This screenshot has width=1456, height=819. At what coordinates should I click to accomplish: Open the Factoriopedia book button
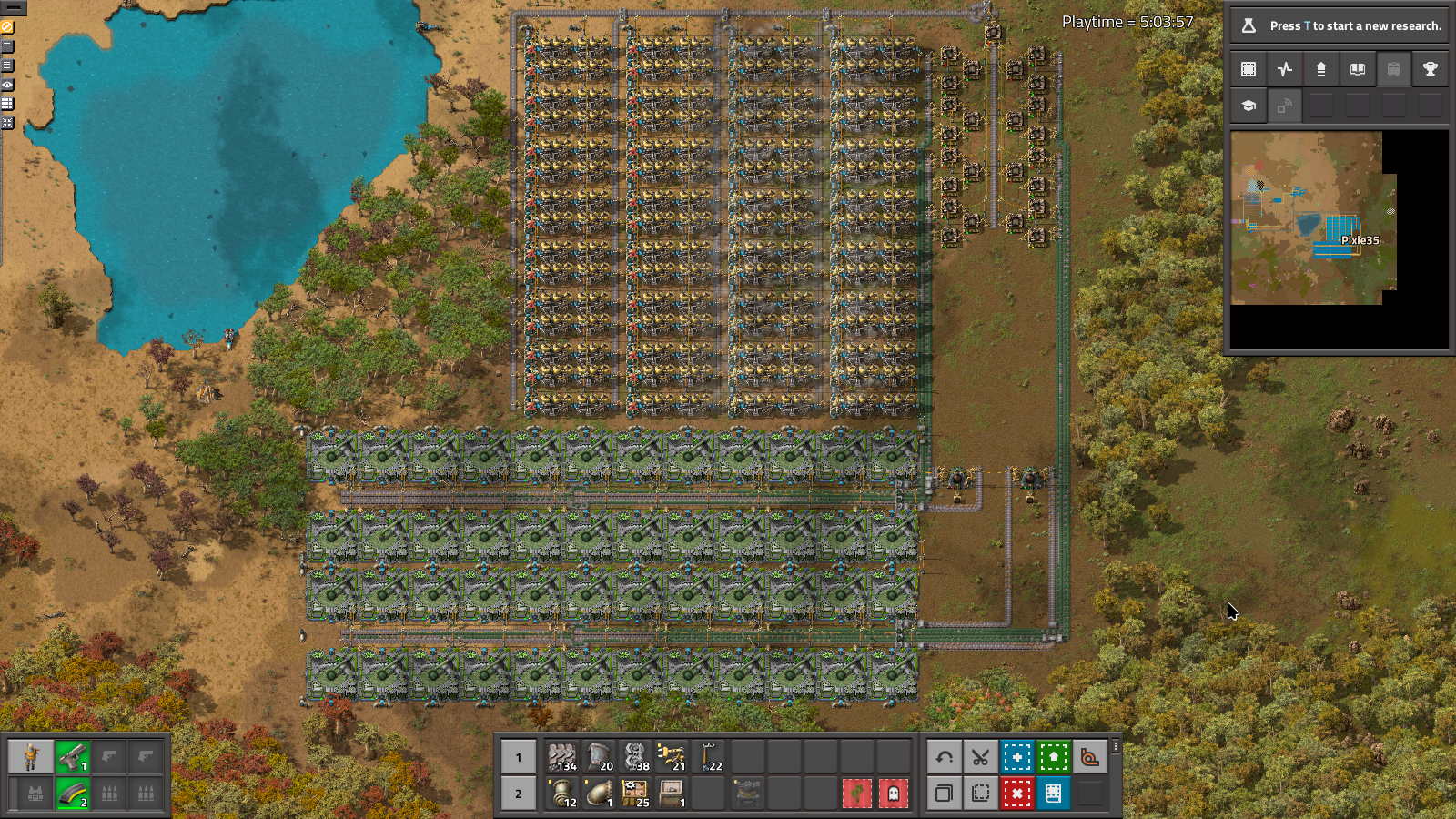(x=1358, y=69)
